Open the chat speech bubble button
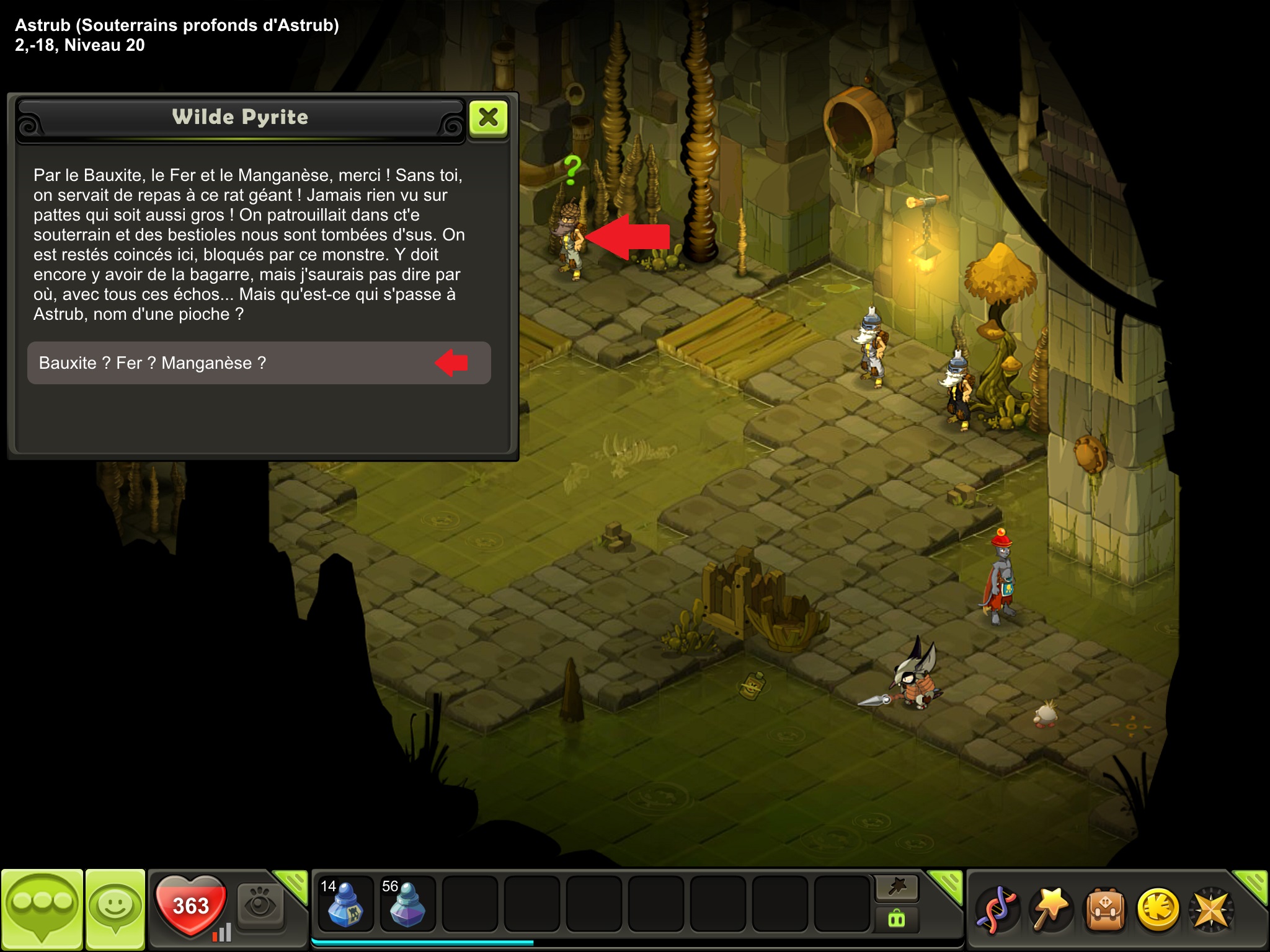Screen dimensions: 1270x952 click(42, 909)
